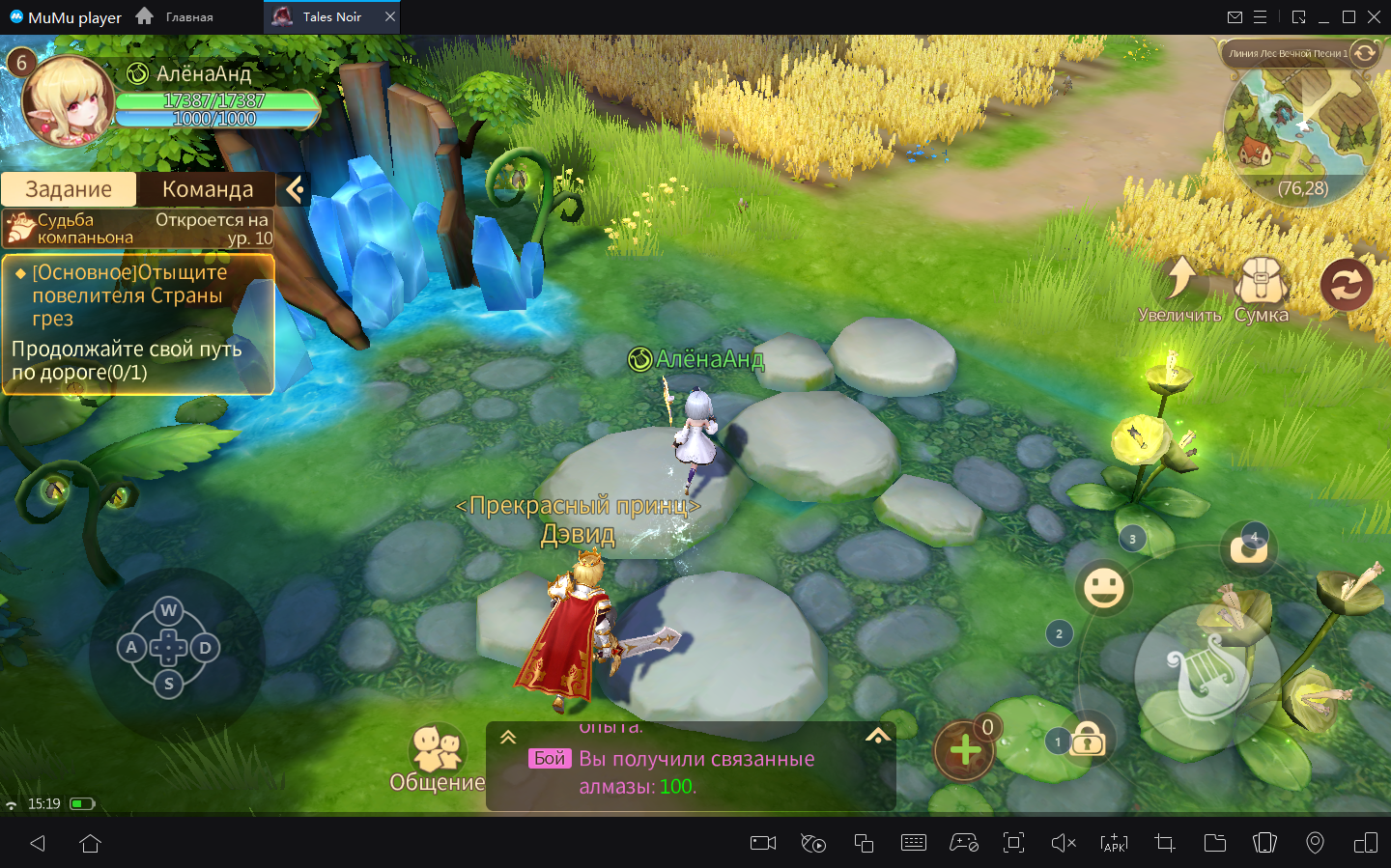1391x868 pixels.
Task: Expand the chat log with the right arrow
Action: [x=877, y=737]
